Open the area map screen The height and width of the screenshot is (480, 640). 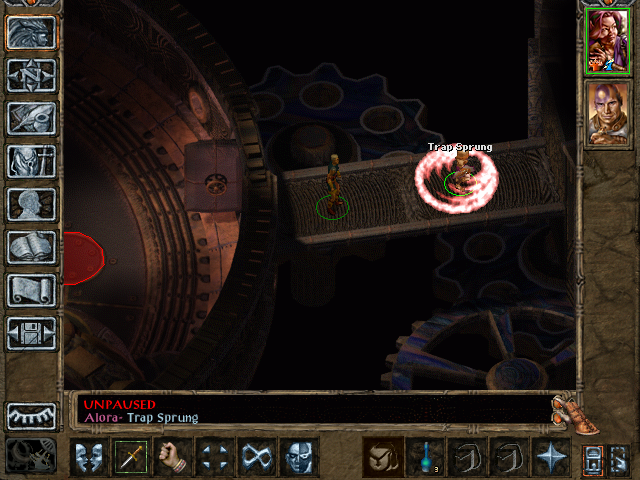pos(32,75)
